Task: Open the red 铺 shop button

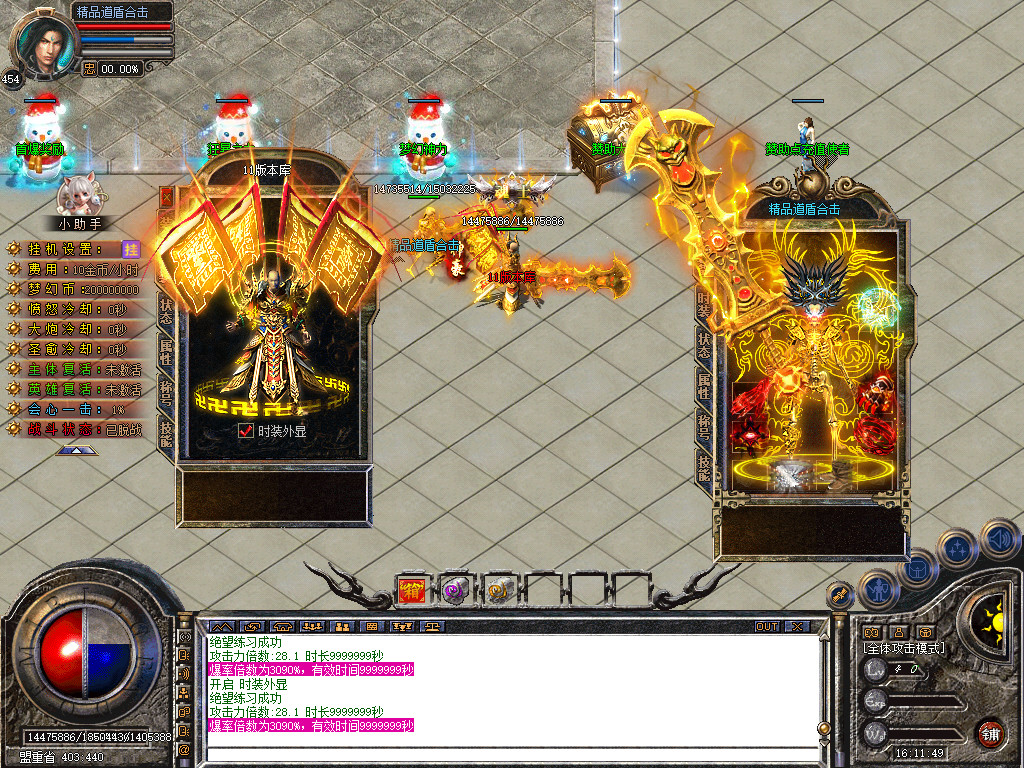Action: tap(990, 733)
